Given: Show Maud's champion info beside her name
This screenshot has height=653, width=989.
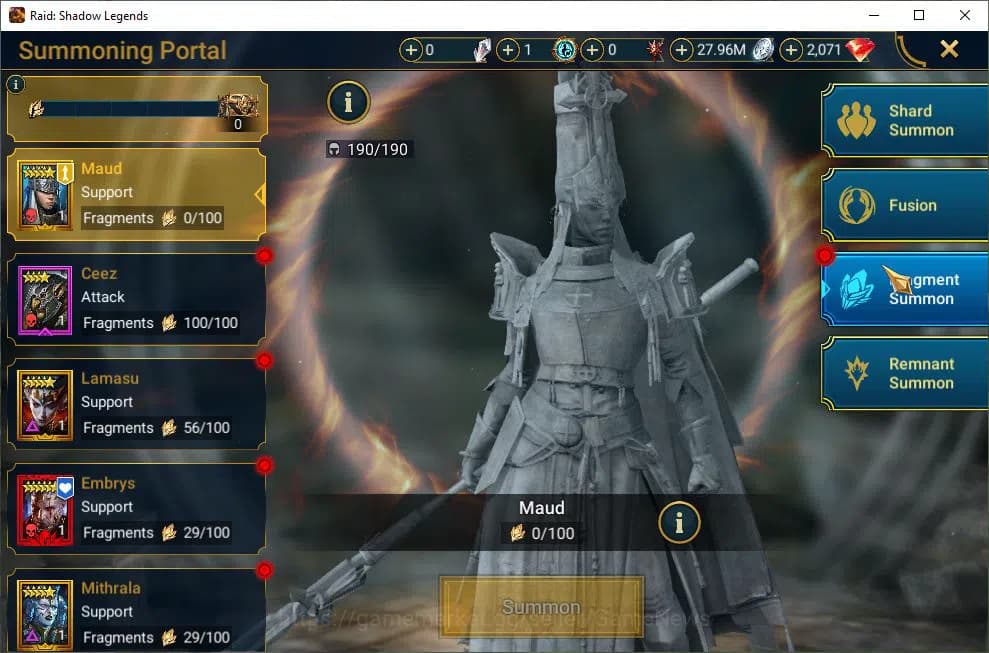Looking at the screenshot, I should click(679, 522).
